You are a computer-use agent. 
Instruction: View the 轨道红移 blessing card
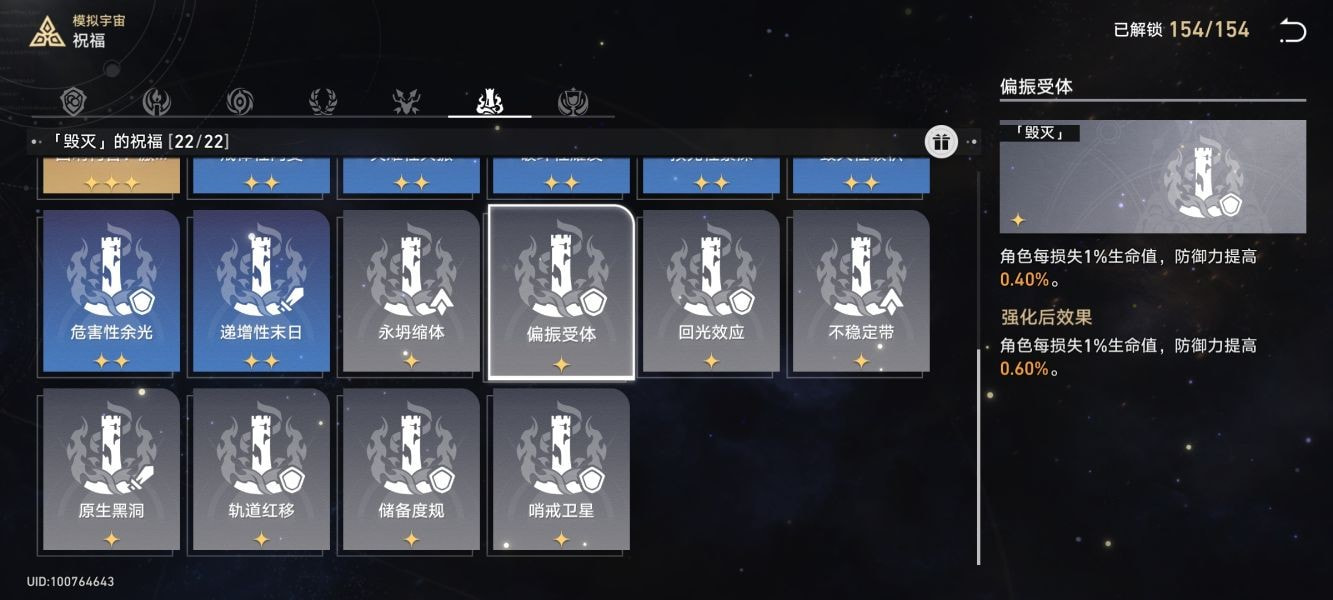[261, 469]
